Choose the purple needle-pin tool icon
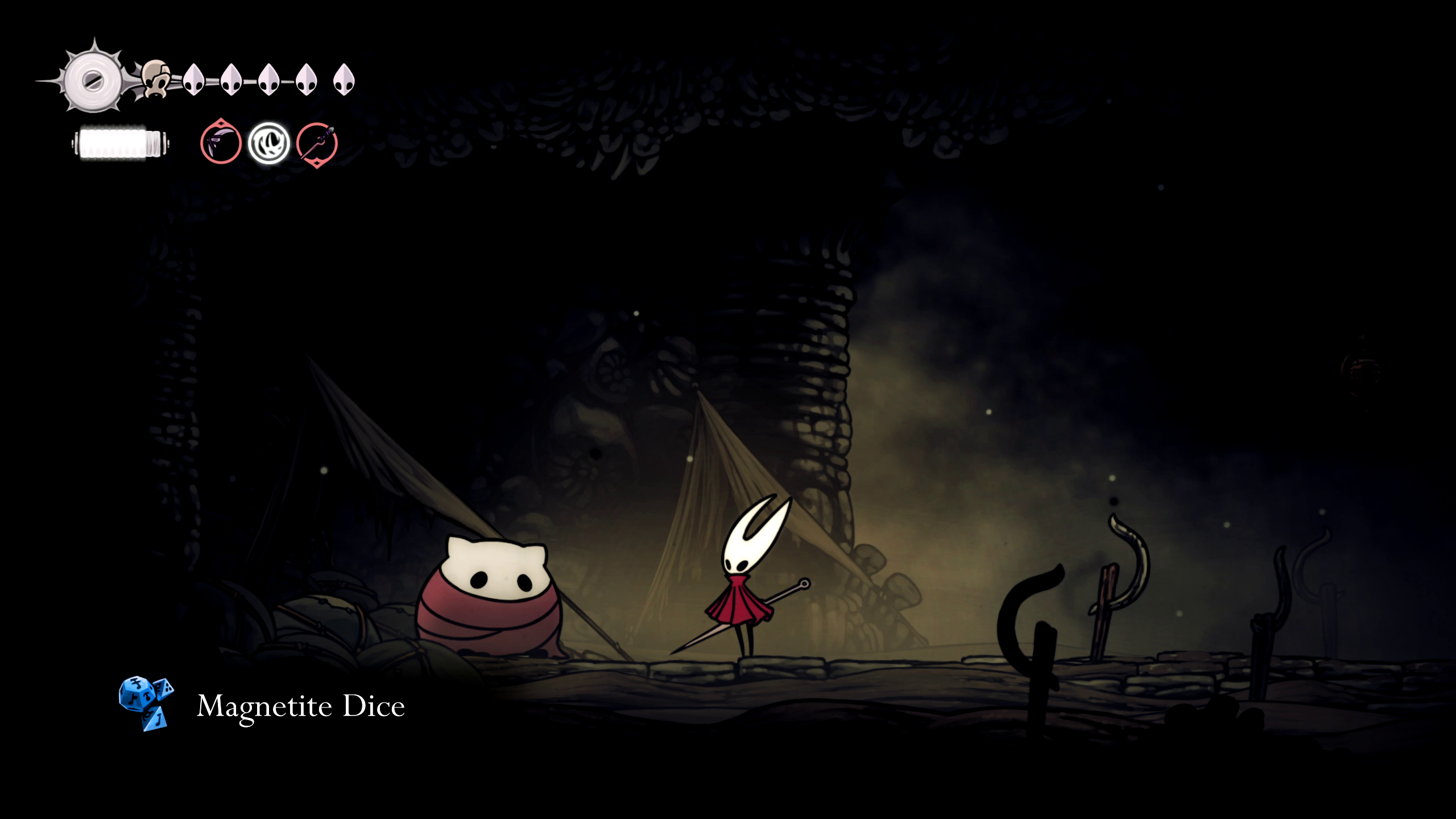 tap(317, 143)
